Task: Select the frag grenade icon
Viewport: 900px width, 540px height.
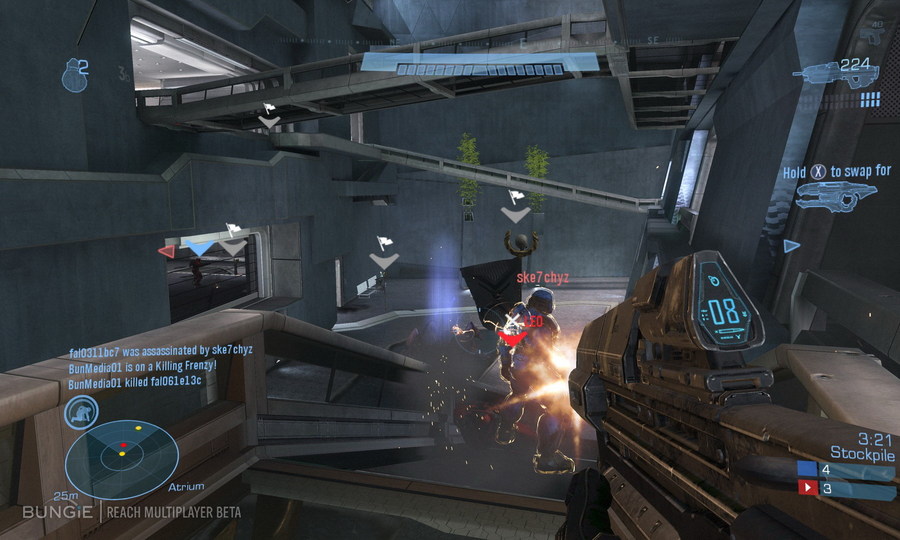Action: tap(72, 77)
